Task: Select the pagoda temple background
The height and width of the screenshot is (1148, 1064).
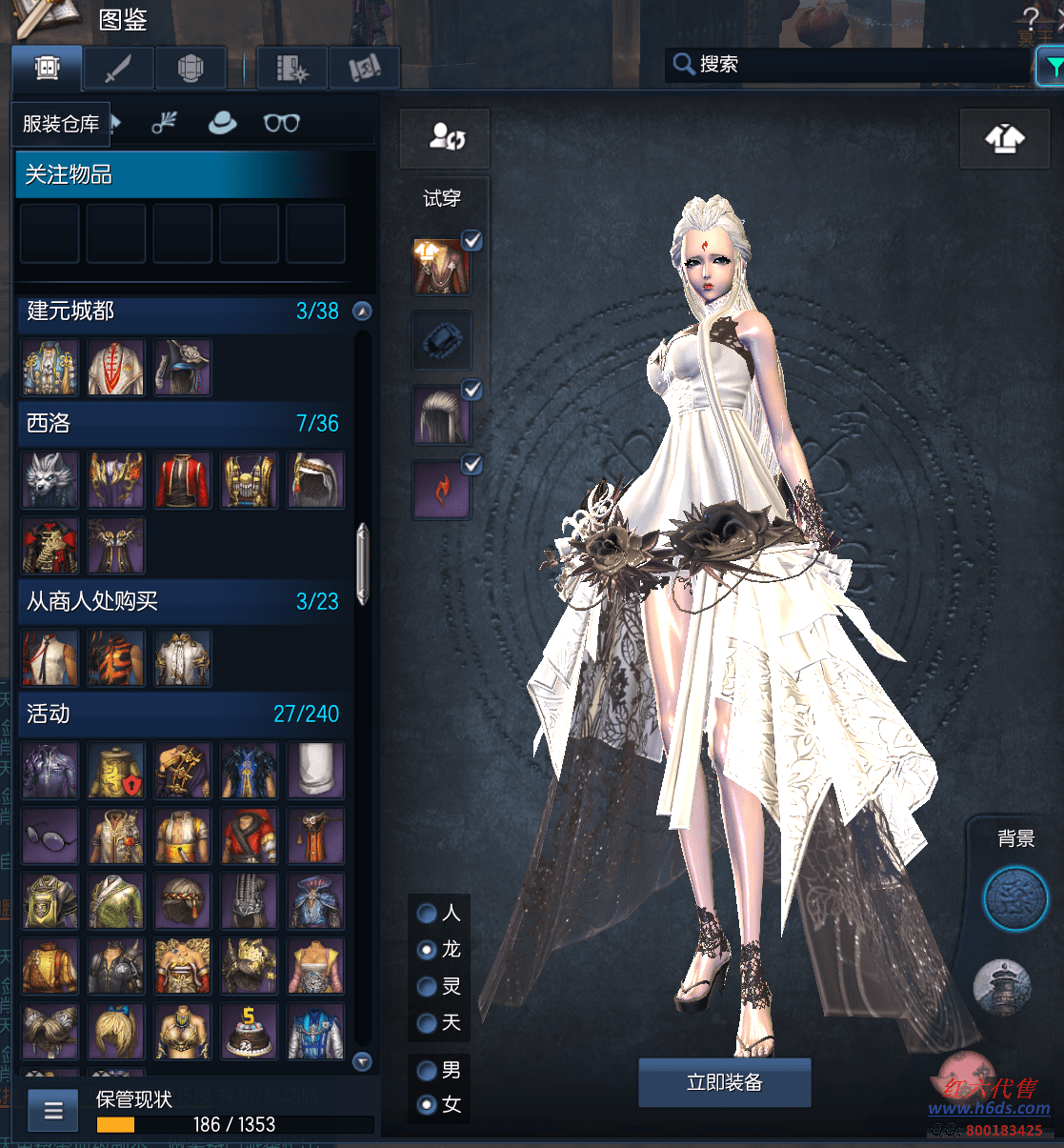Action: [1002, 987]
